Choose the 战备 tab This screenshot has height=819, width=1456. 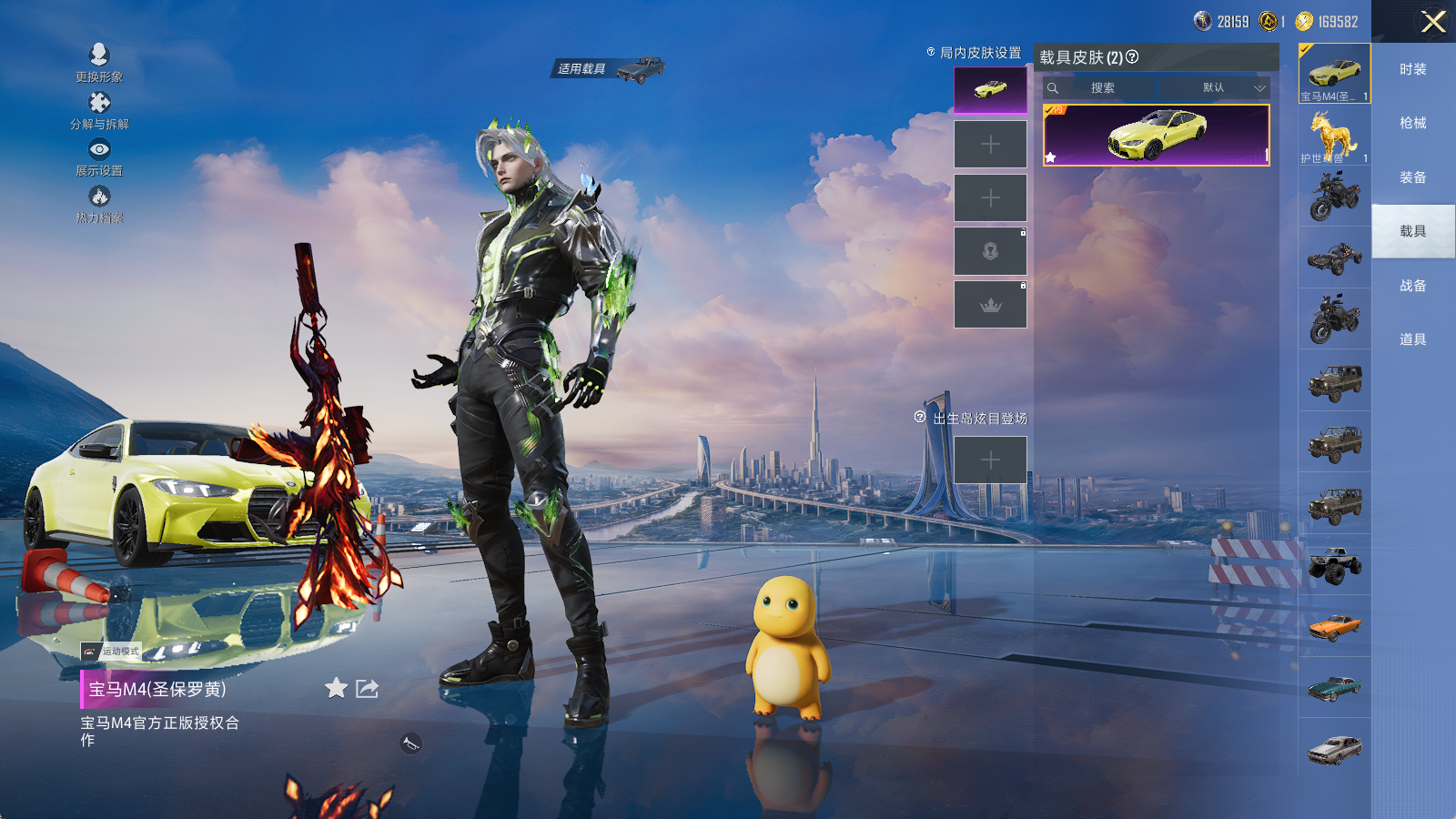1412,286
